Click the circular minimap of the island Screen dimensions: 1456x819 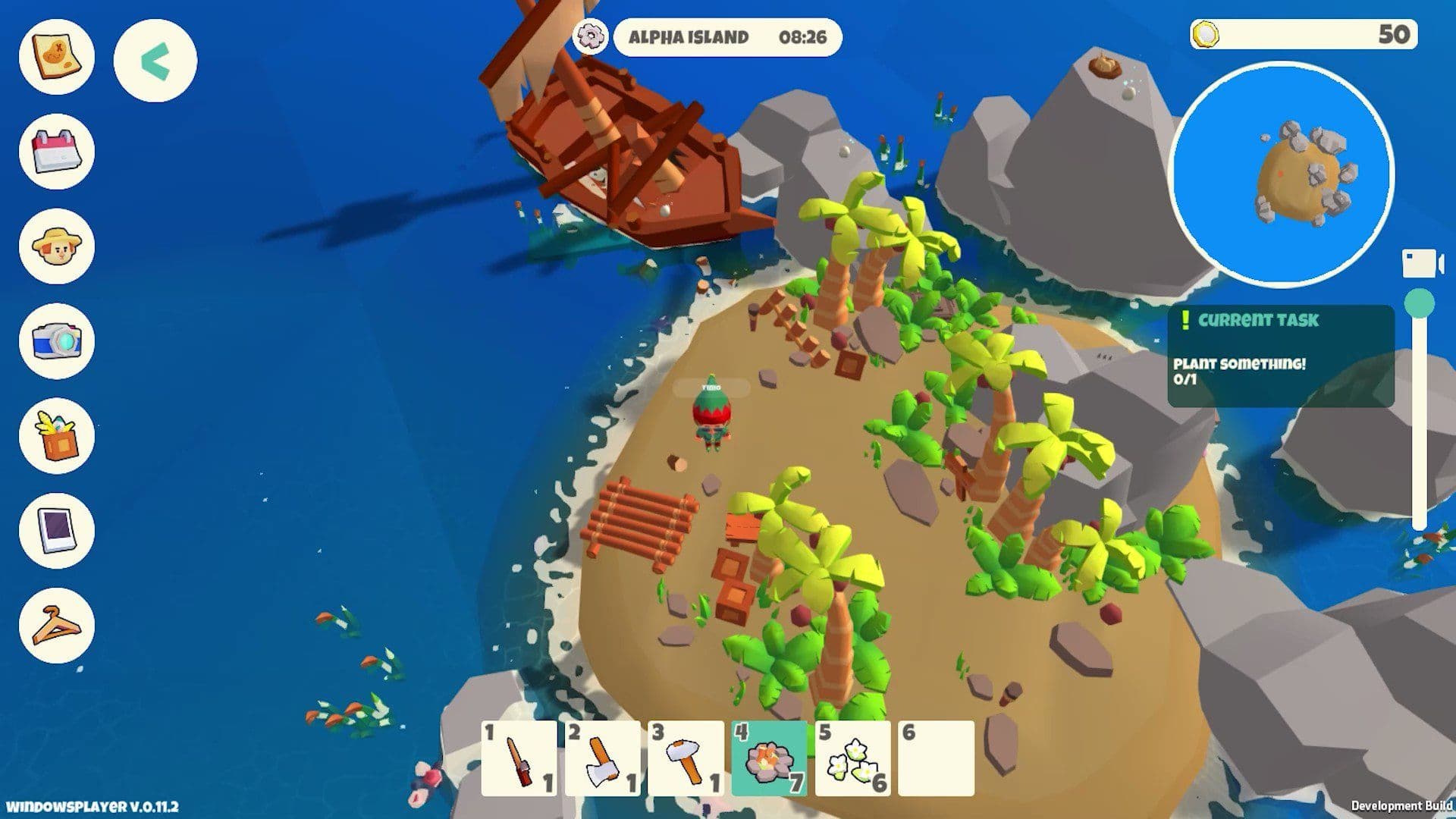click(x=1283, y=168)
